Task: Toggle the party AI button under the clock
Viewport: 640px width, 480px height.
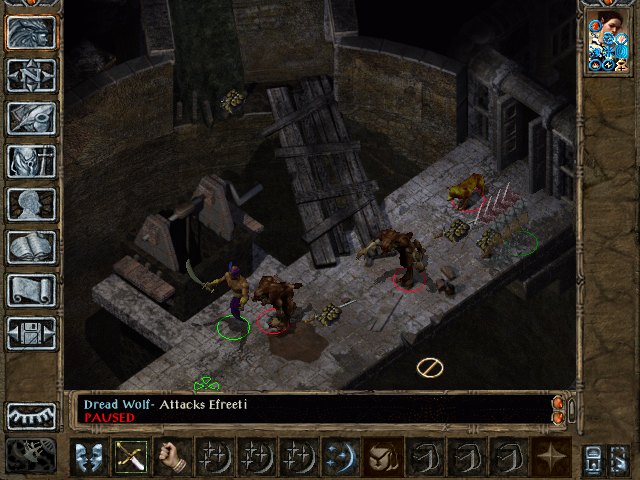Action: [x=31, y=455]
